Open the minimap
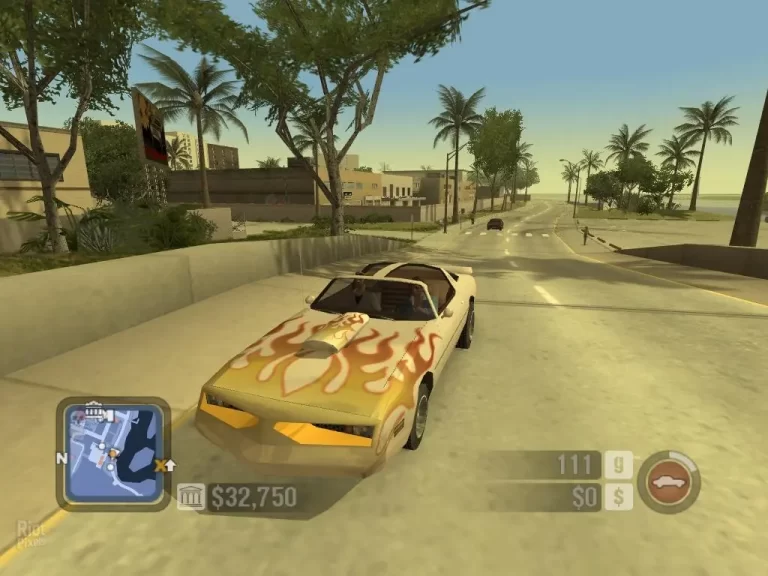The width and height of the screenshot is (768, 576). 113,454
